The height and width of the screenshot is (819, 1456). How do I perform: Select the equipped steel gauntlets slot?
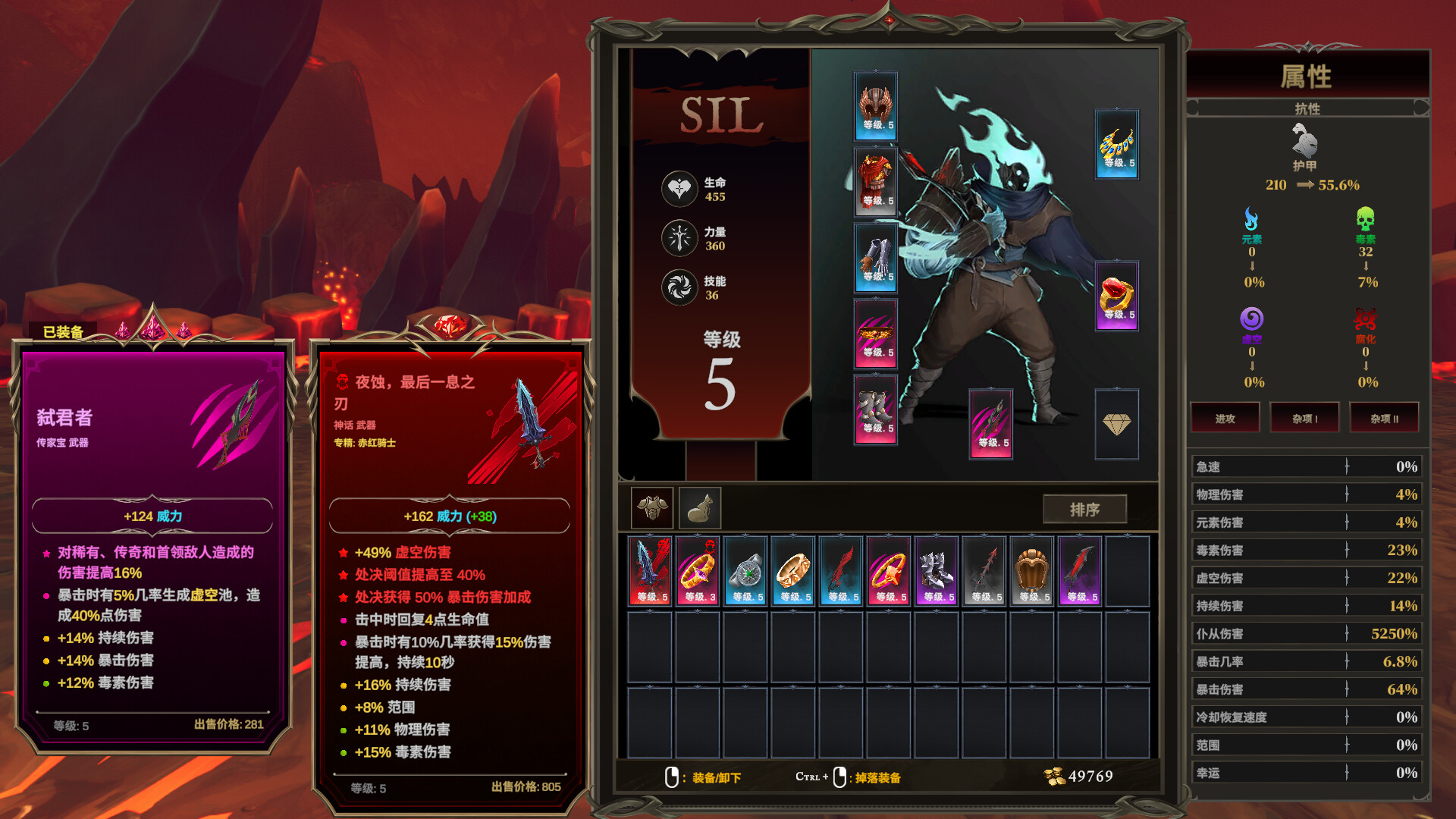[876, 258]
